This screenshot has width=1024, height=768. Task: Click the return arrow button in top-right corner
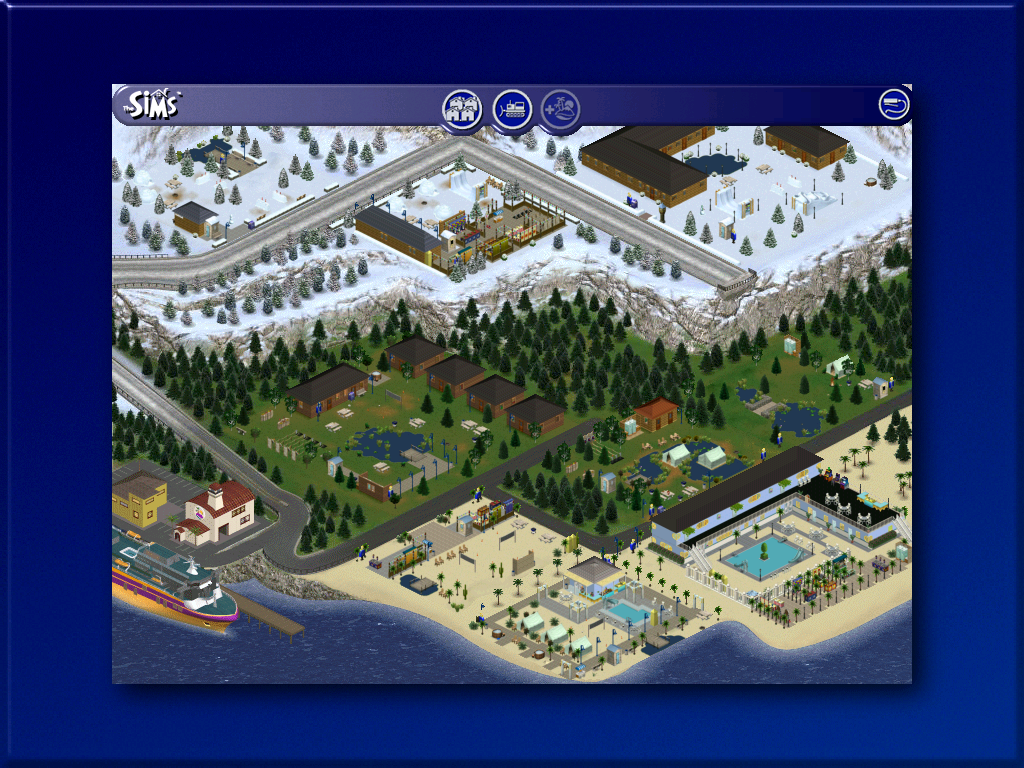[894, 104]
